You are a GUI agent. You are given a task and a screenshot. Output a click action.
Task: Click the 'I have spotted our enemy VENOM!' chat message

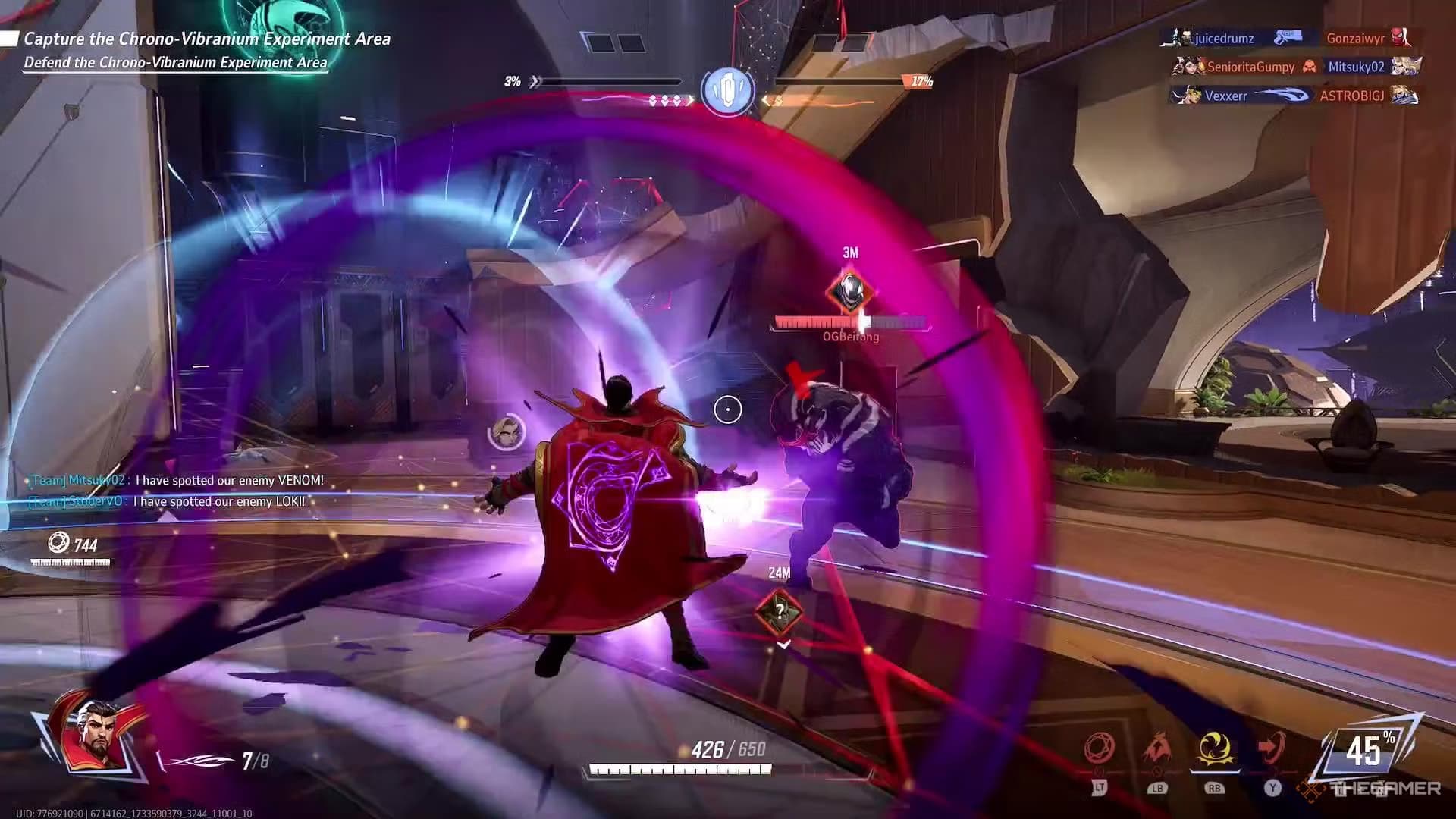click(x=229, y=480)
